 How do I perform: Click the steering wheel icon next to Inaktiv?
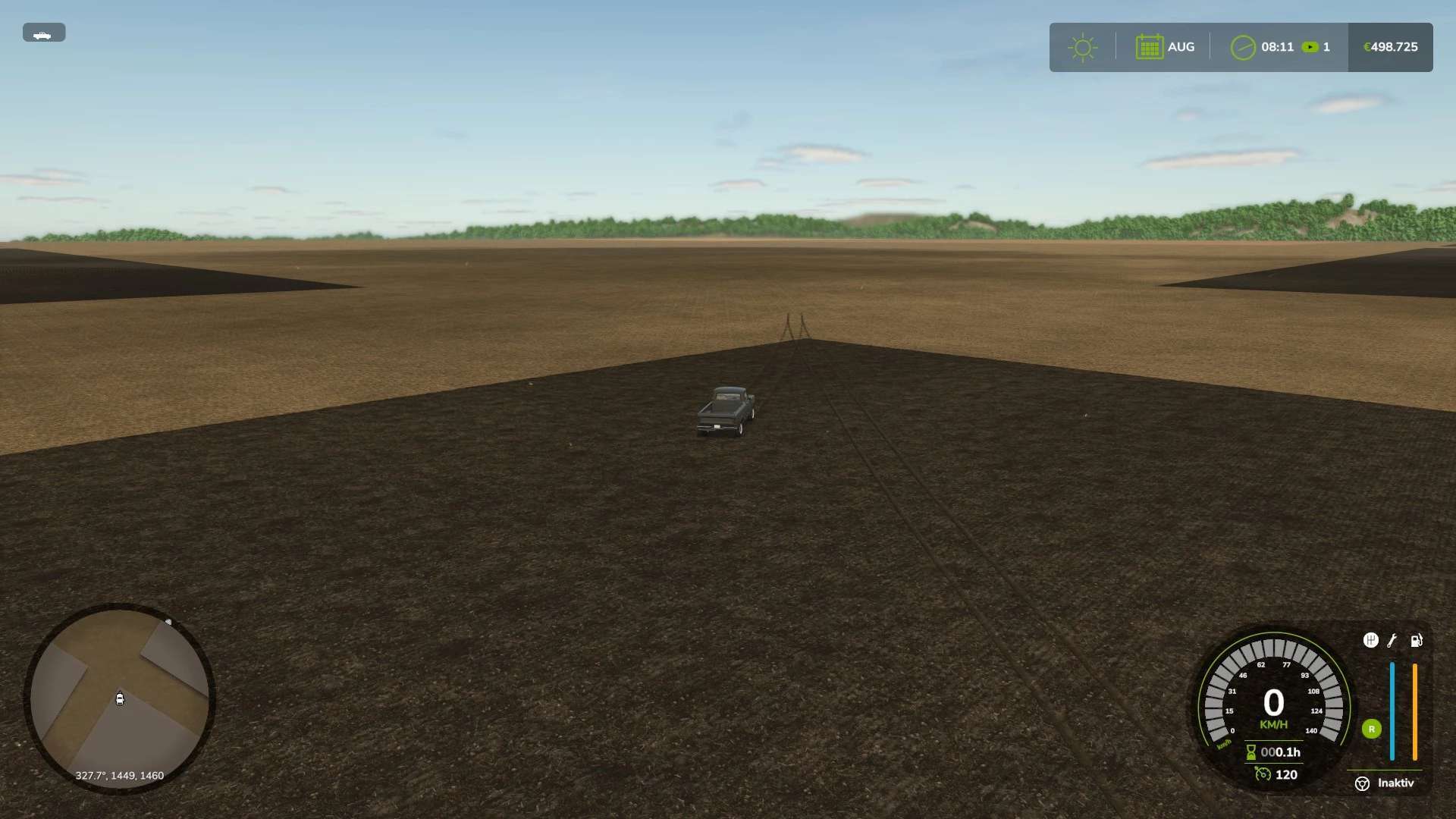pyautogui.click(x=1361, y=783)
